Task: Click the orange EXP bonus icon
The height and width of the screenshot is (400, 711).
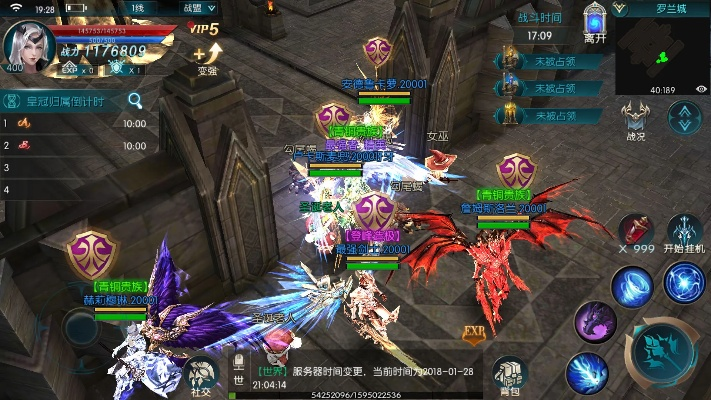Action: 474,332
